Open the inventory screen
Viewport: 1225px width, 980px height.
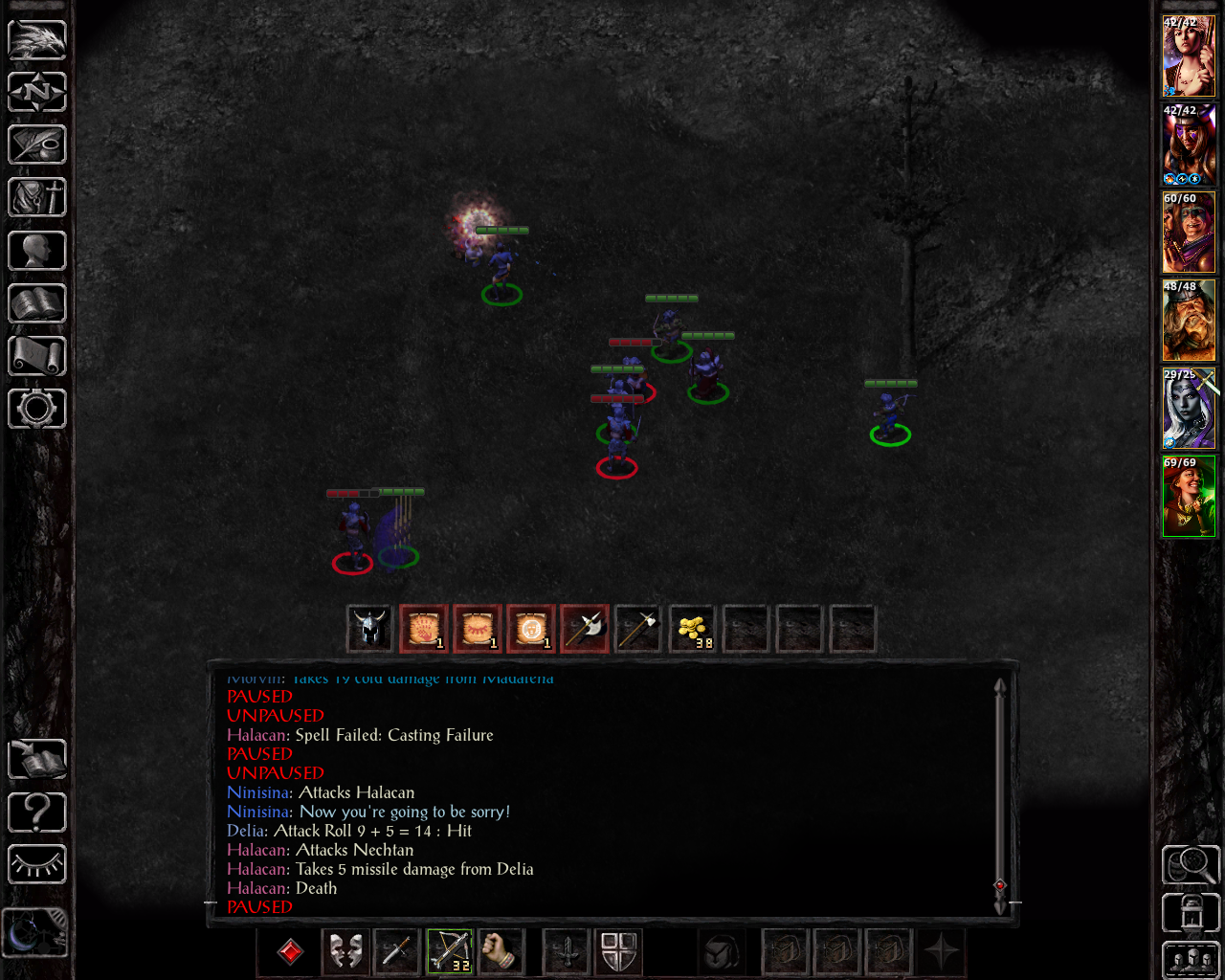point(37,197)
